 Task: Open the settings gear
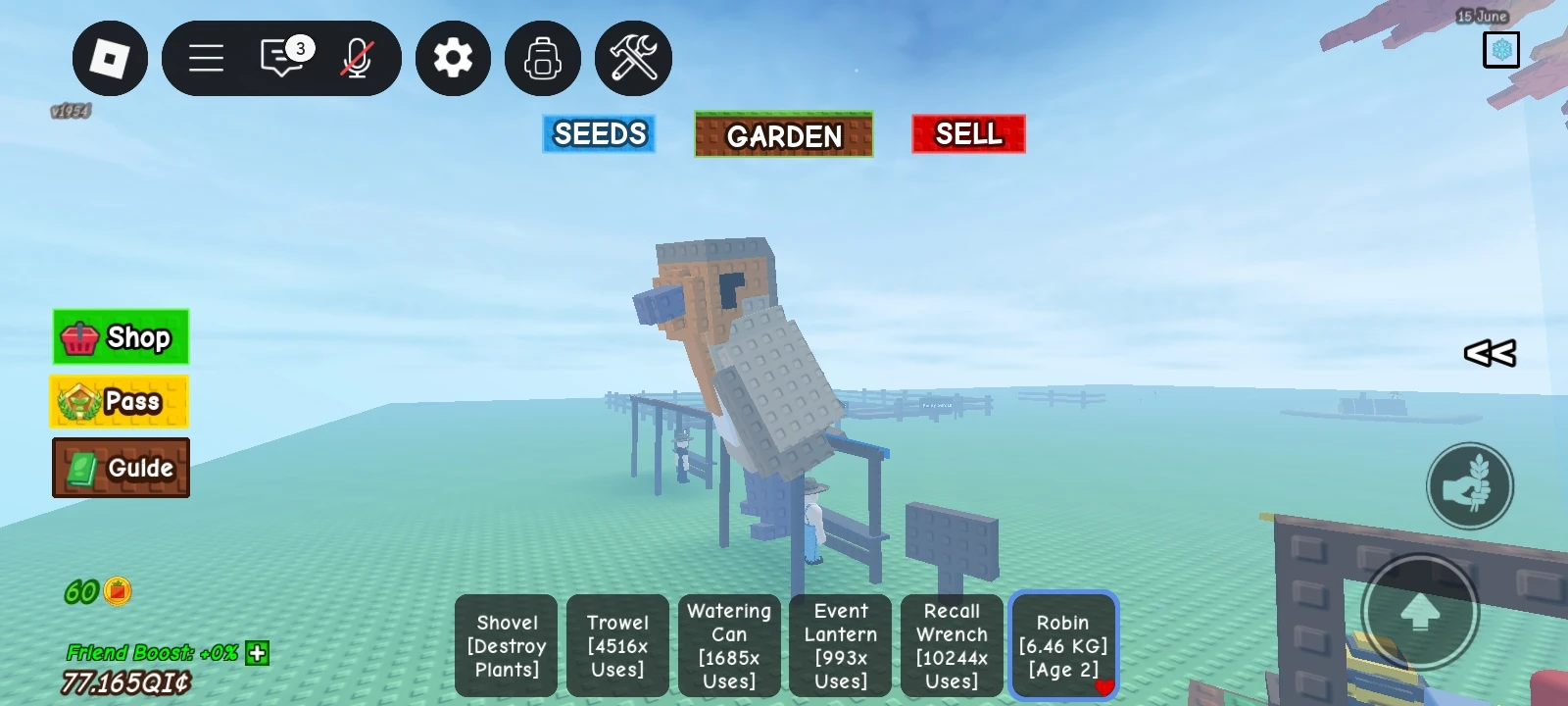click(x=453, y=58)
